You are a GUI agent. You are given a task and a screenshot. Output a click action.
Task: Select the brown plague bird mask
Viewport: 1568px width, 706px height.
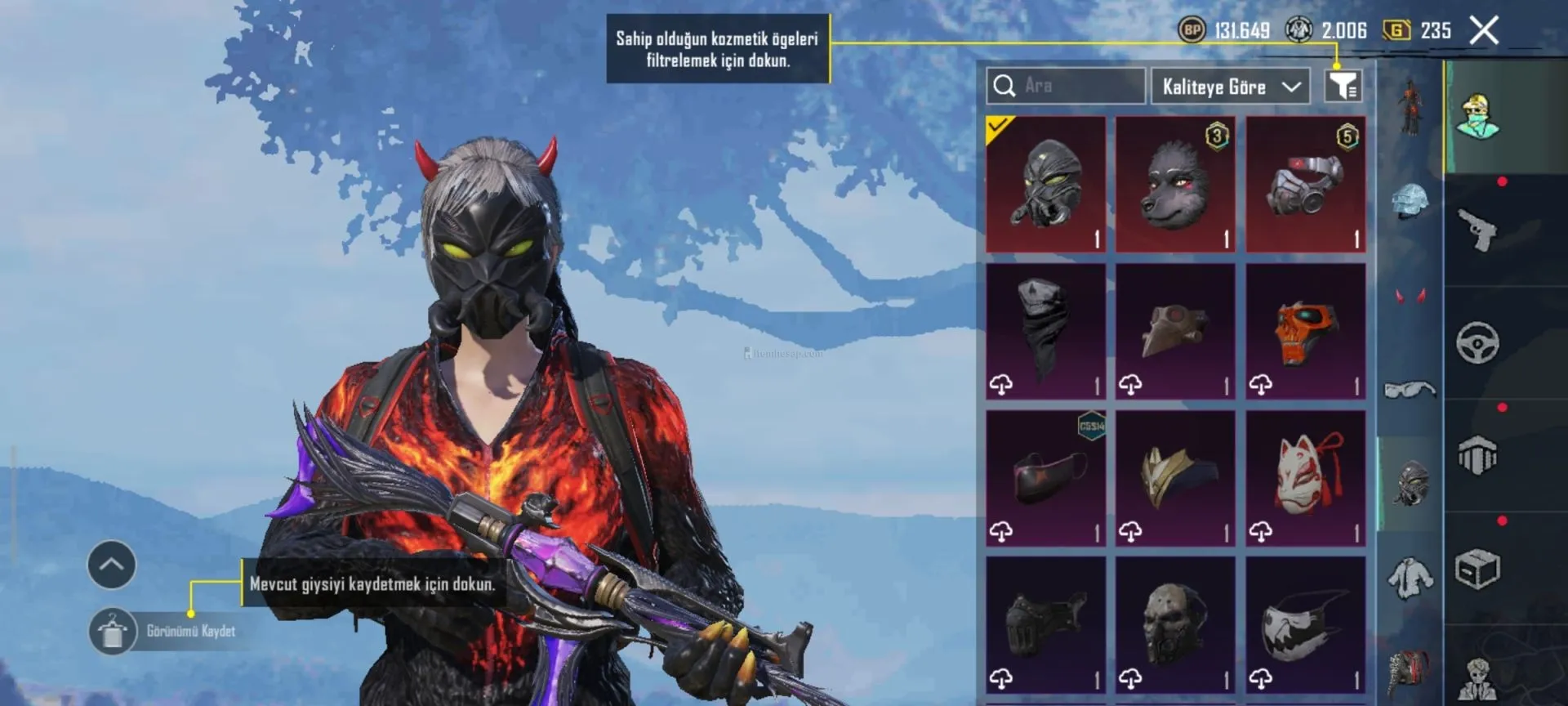pos(1175,331)
